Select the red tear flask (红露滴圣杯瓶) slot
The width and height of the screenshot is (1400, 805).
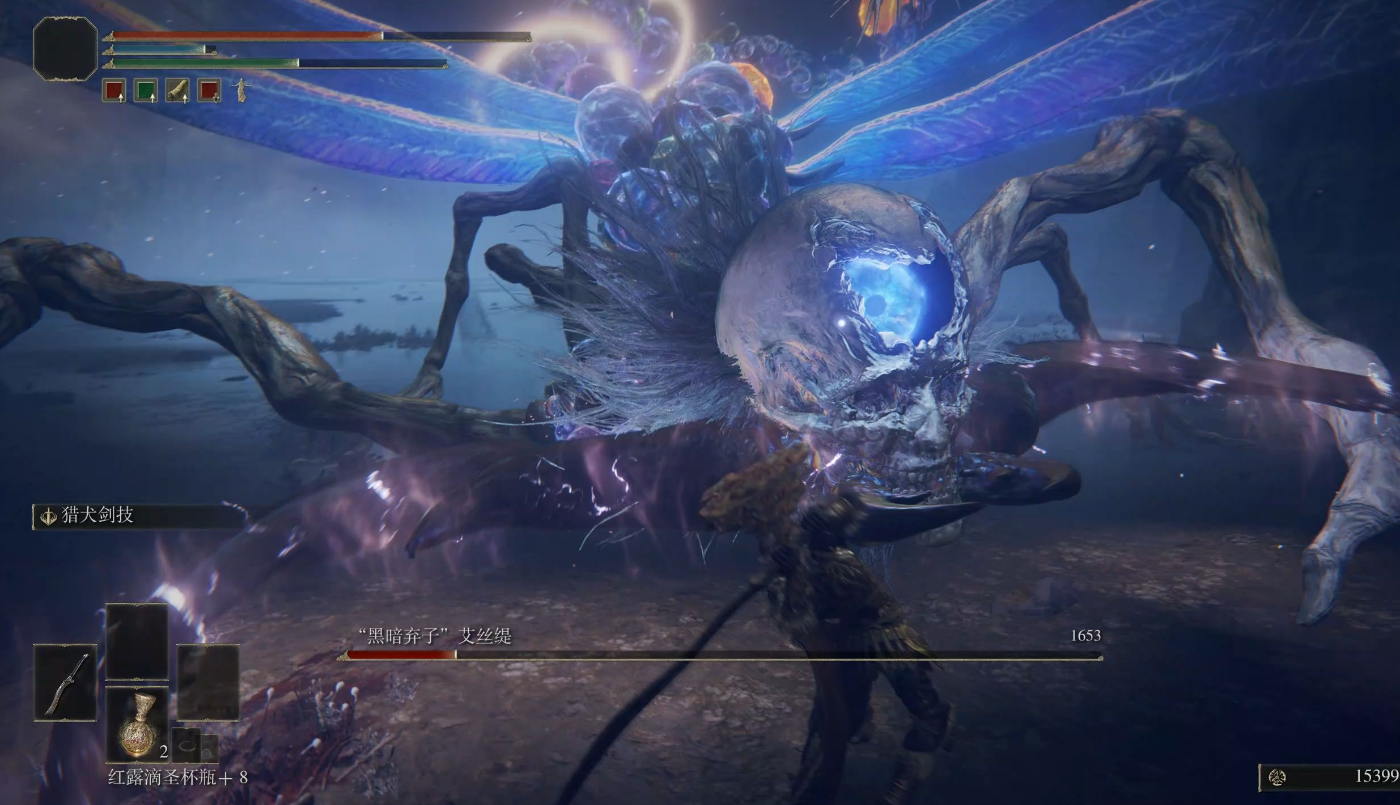pyautogui.click(x=137, y=724)
